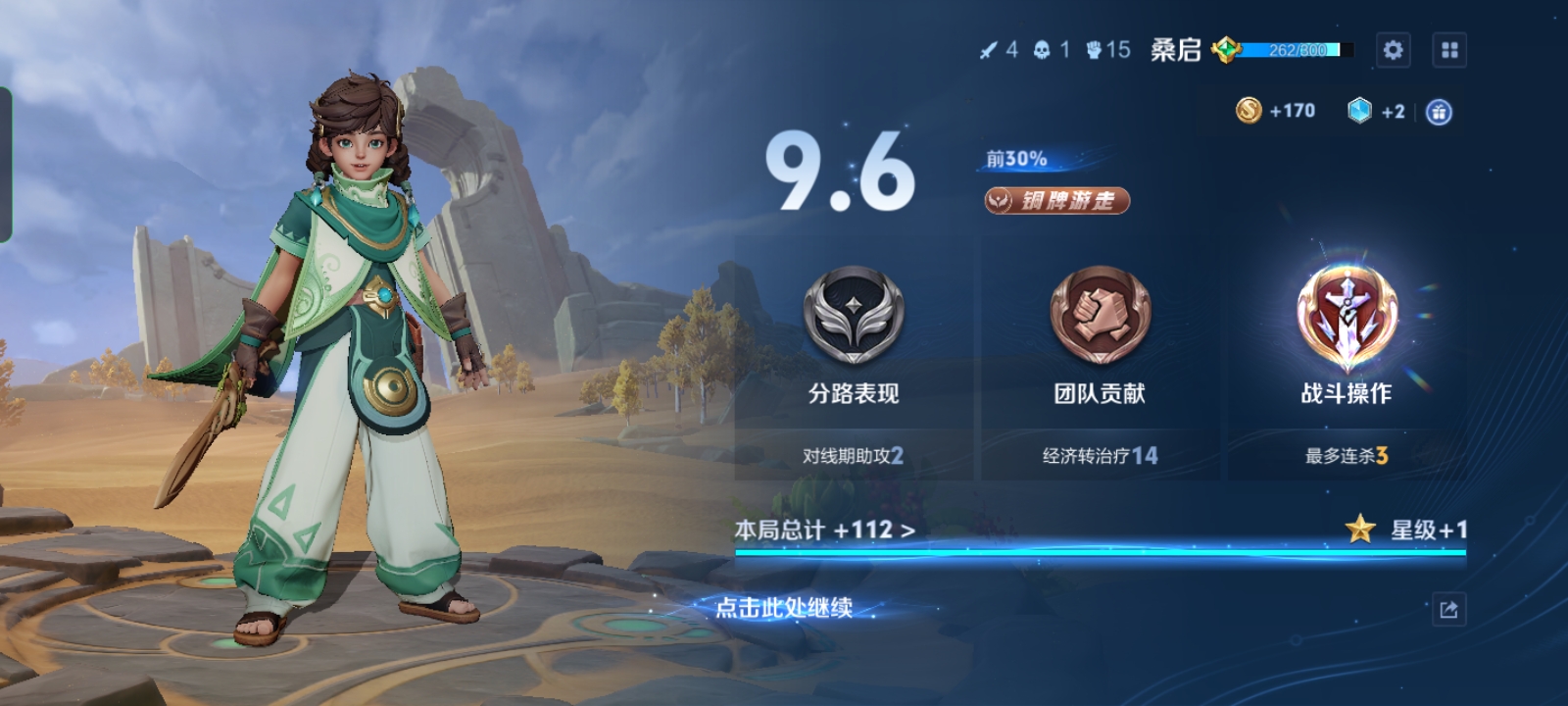Click the 铜牌游走 badge

[x=1056, y=201]
